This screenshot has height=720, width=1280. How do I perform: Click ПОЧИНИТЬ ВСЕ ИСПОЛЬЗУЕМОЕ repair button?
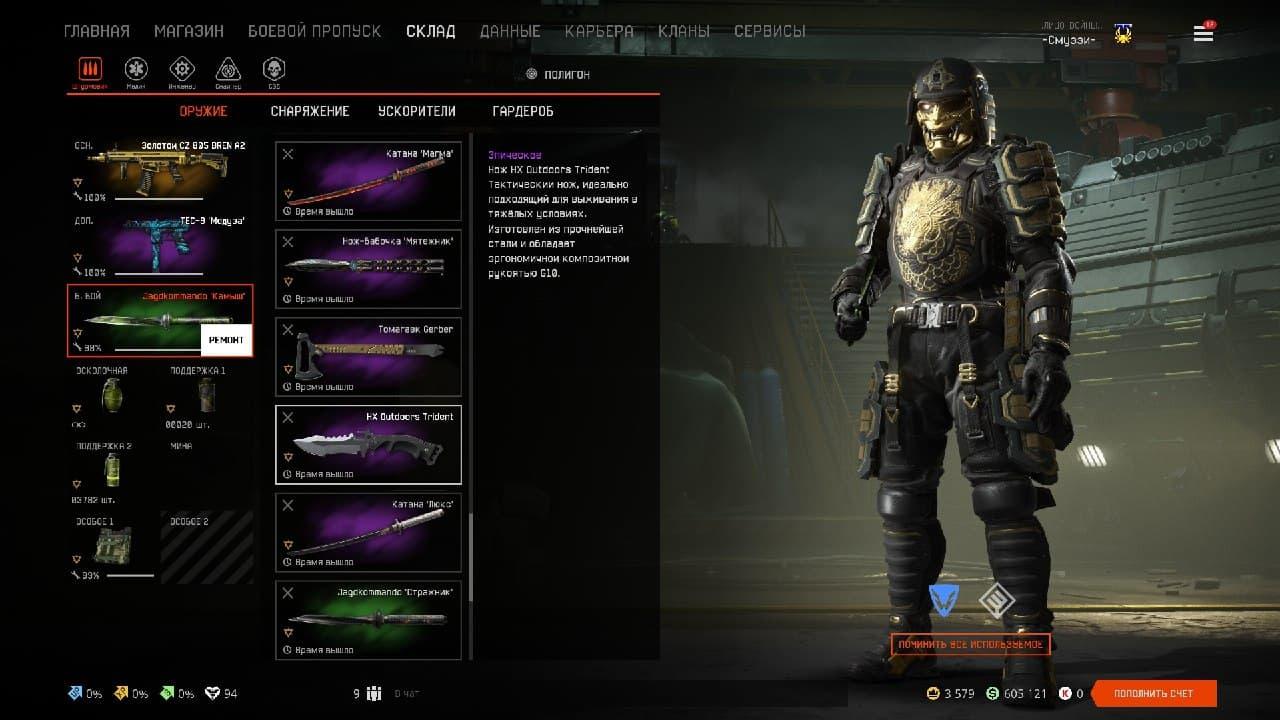pos(970,645)
